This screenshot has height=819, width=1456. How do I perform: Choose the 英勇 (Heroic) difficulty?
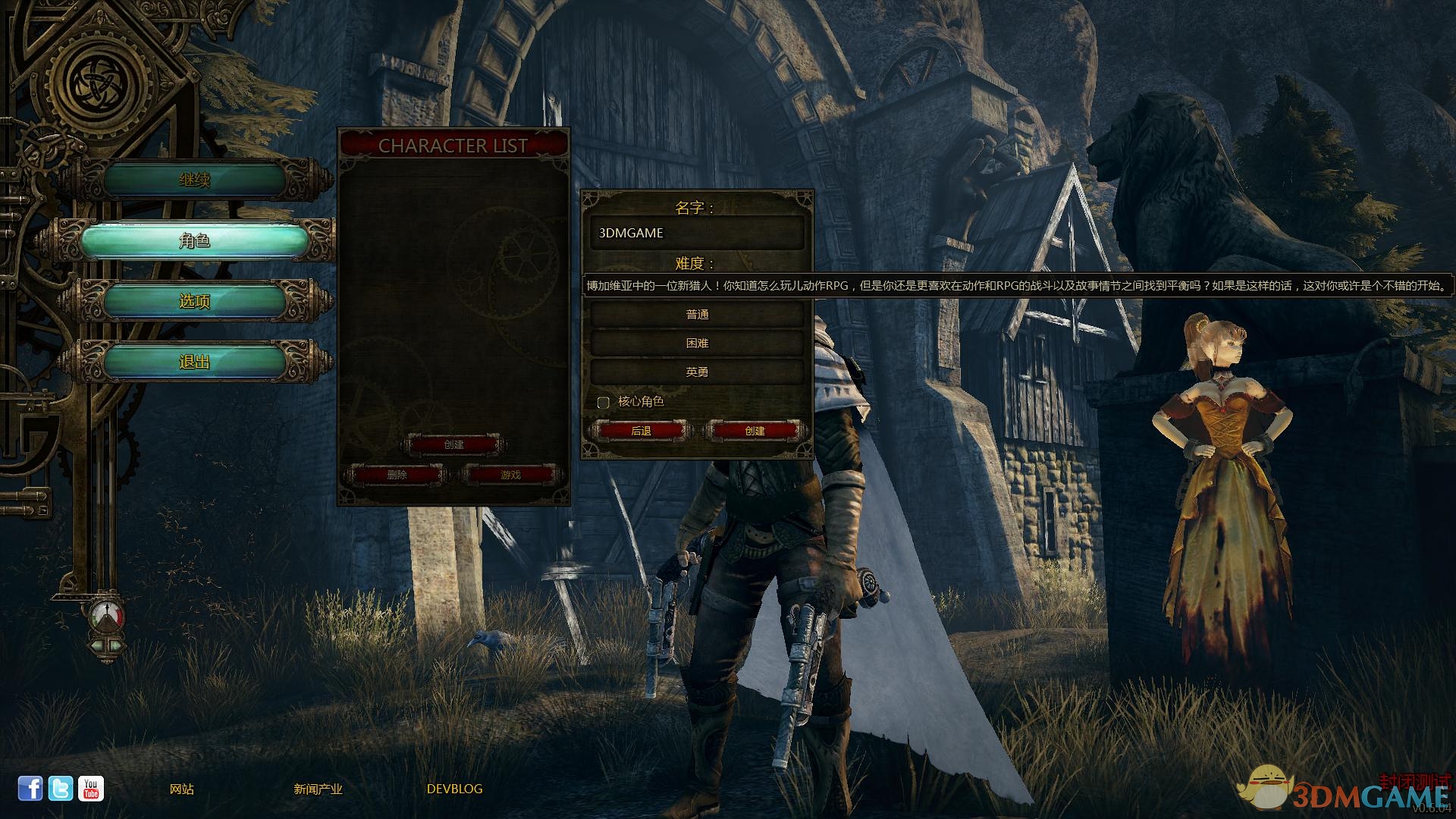click(x=696, y=372)
